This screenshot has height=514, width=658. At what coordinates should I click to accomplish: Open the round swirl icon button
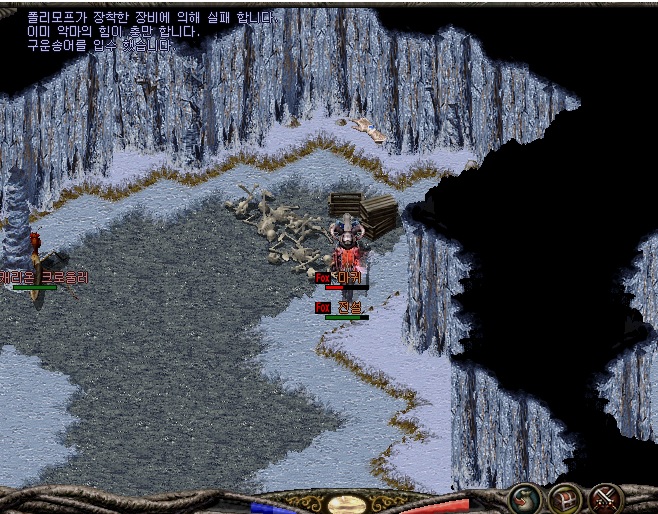pyautogui.click(x=526, y=497)
